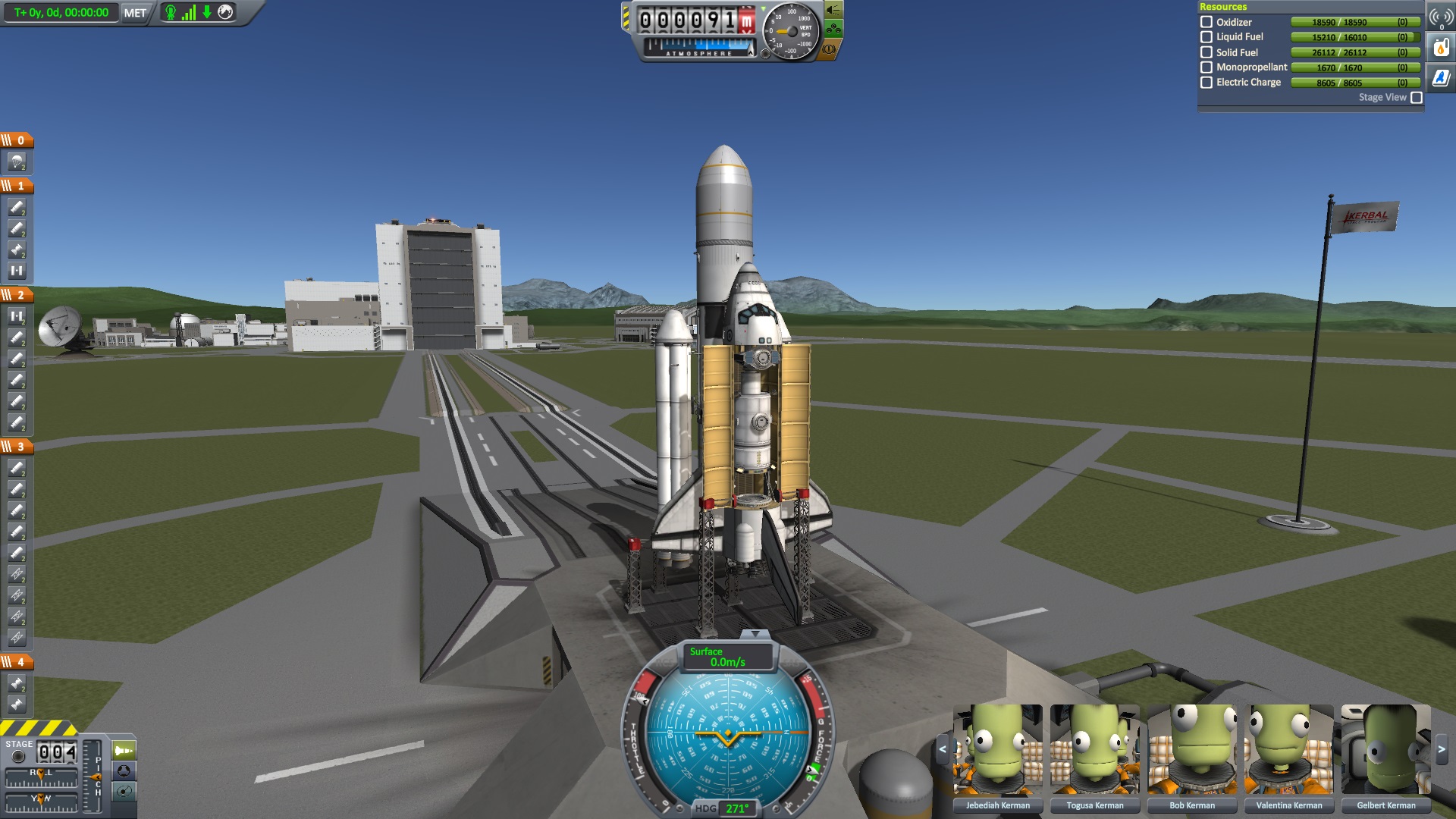Tick the Oxidizer resource checkbox
The height and width of the screenshot is (819, 1456).
pyautogui.click(x=1207, y=22)
